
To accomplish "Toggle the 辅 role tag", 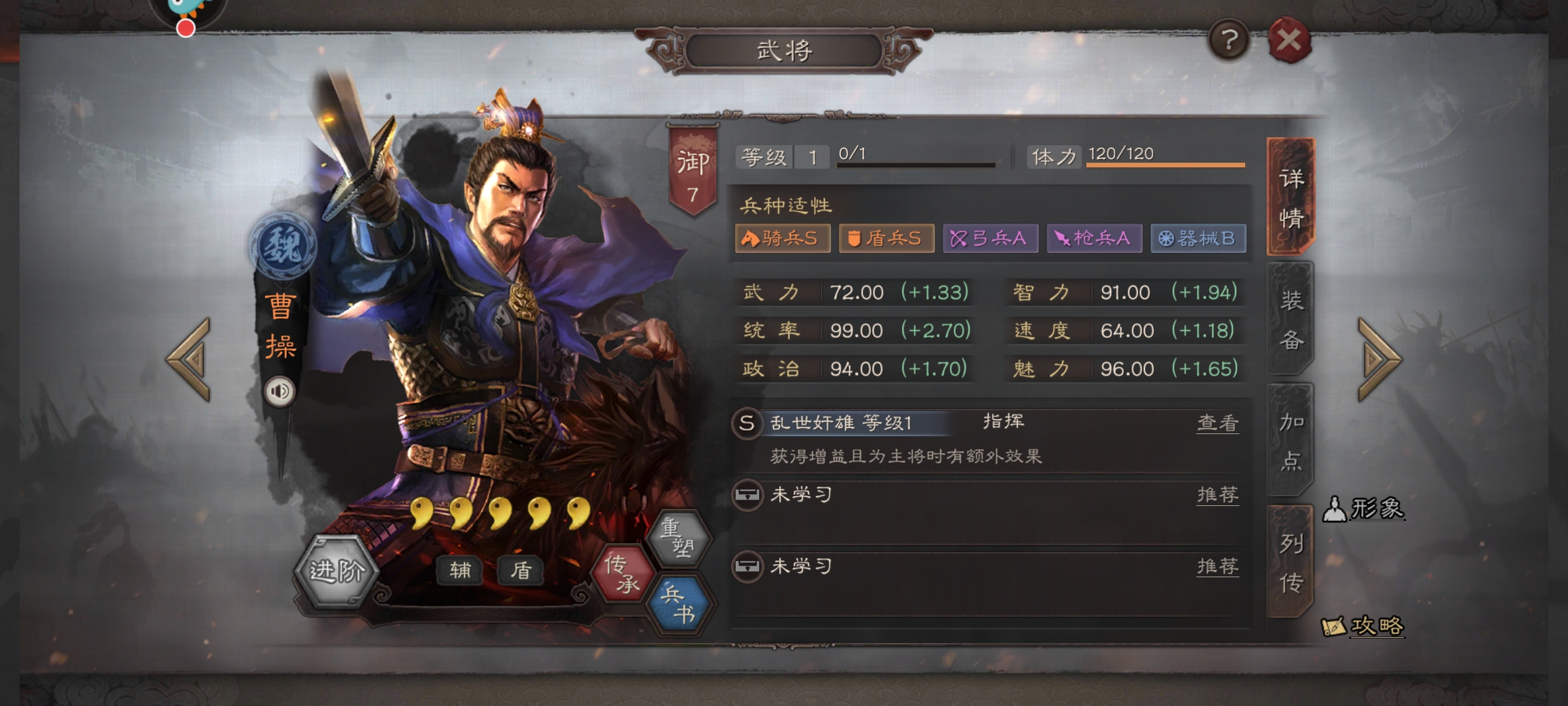I will coord(459,570).
